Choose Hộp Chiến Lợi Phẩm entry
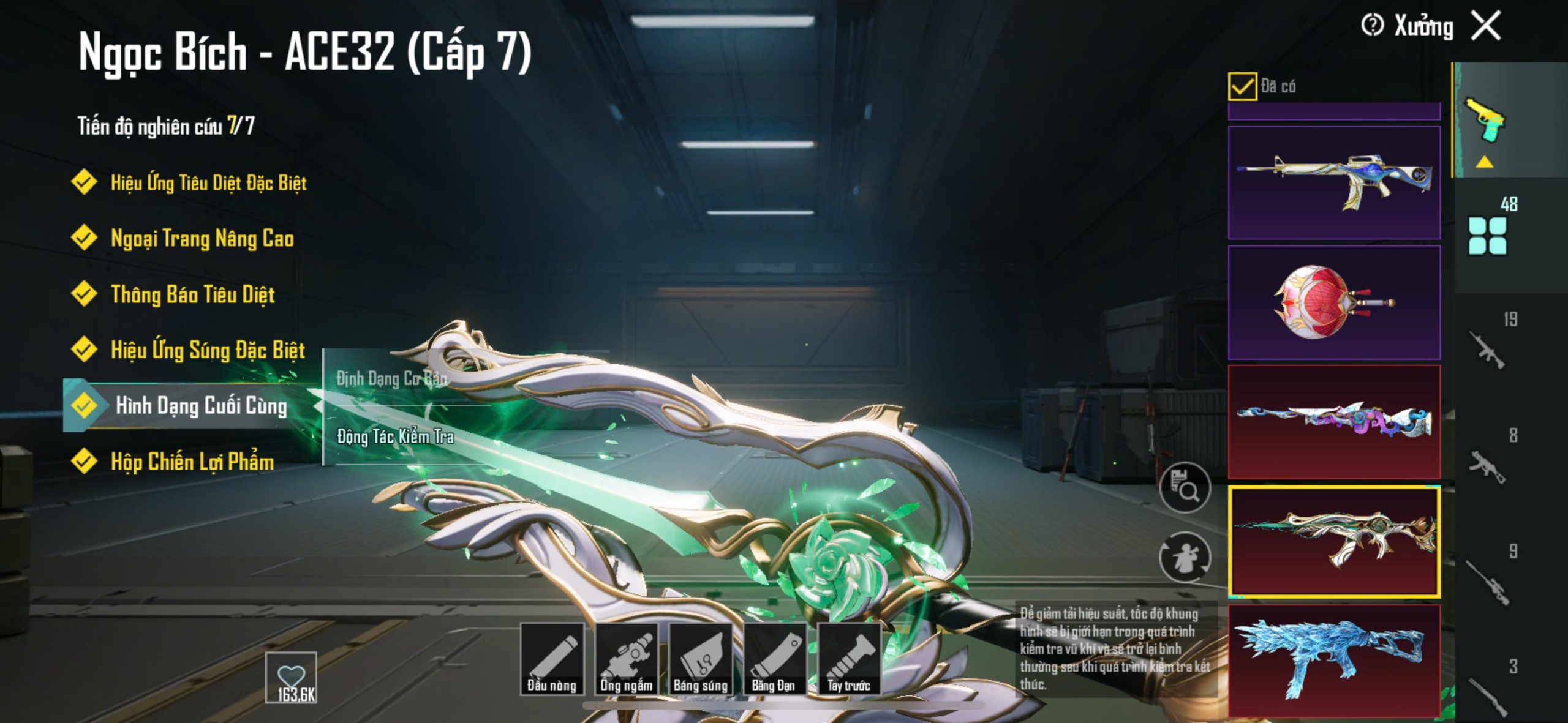 point(192,462)
